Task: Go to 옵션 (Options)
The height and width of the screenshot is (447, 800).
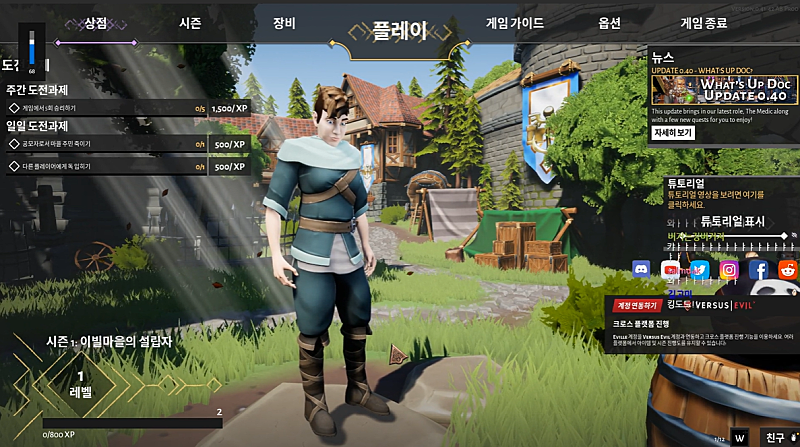Action: 609,23
